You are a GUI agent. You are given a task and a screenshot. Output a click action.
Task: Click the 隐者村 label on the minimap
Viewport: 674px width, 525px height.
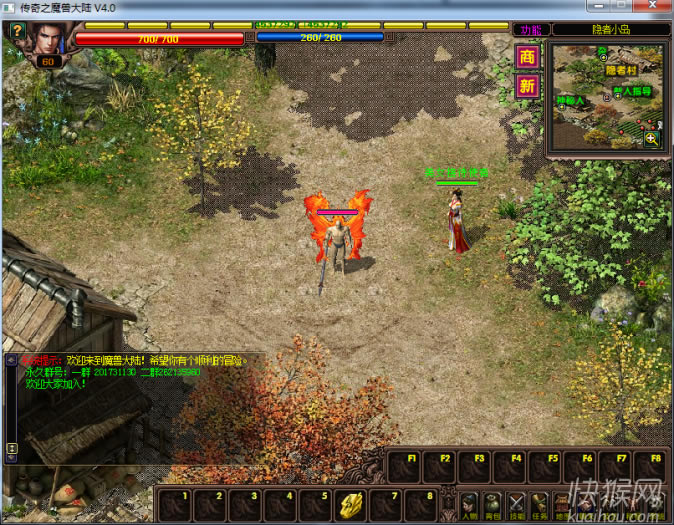click(620, 71)
